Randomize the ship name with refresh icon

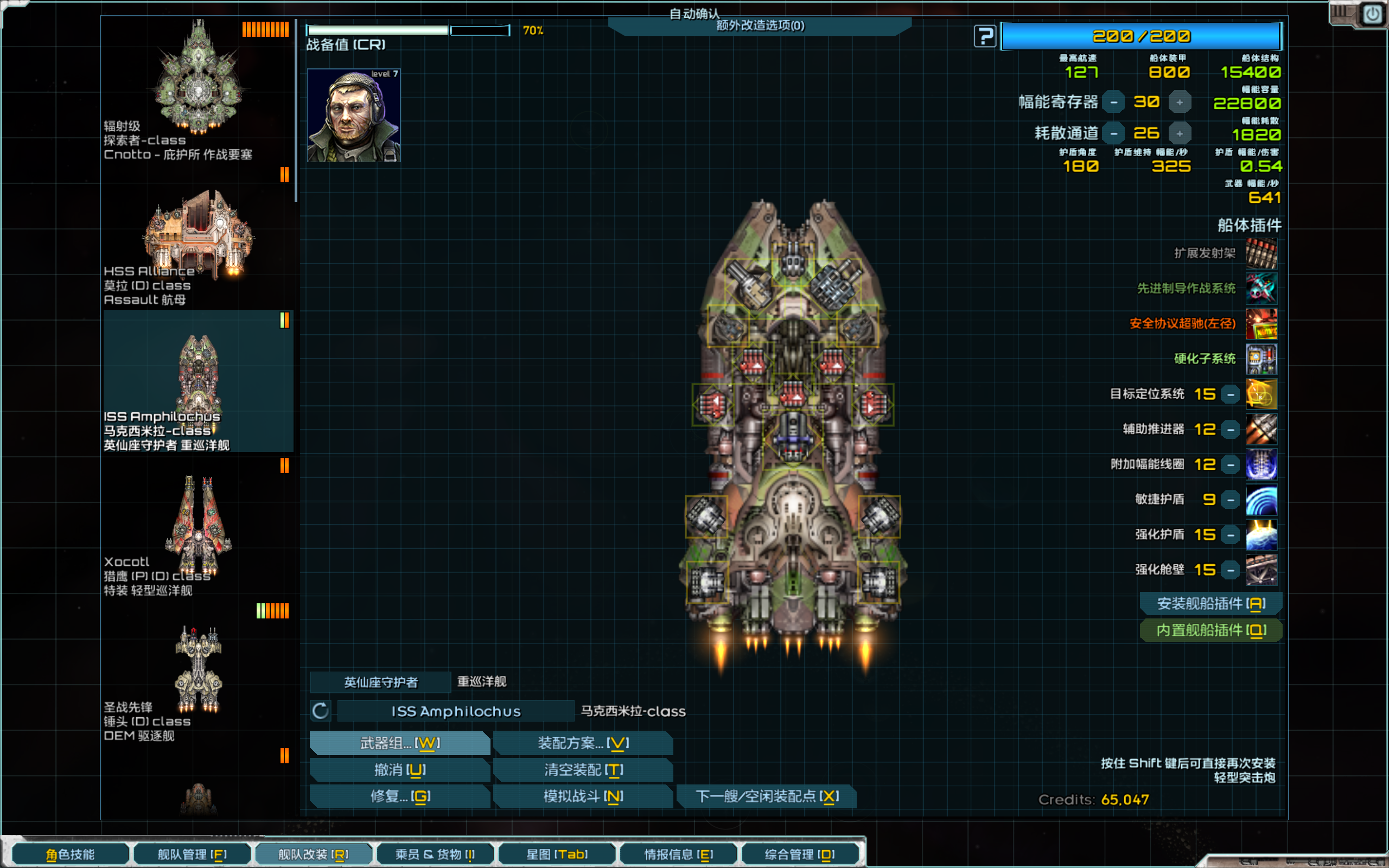[x=321, y=711]
